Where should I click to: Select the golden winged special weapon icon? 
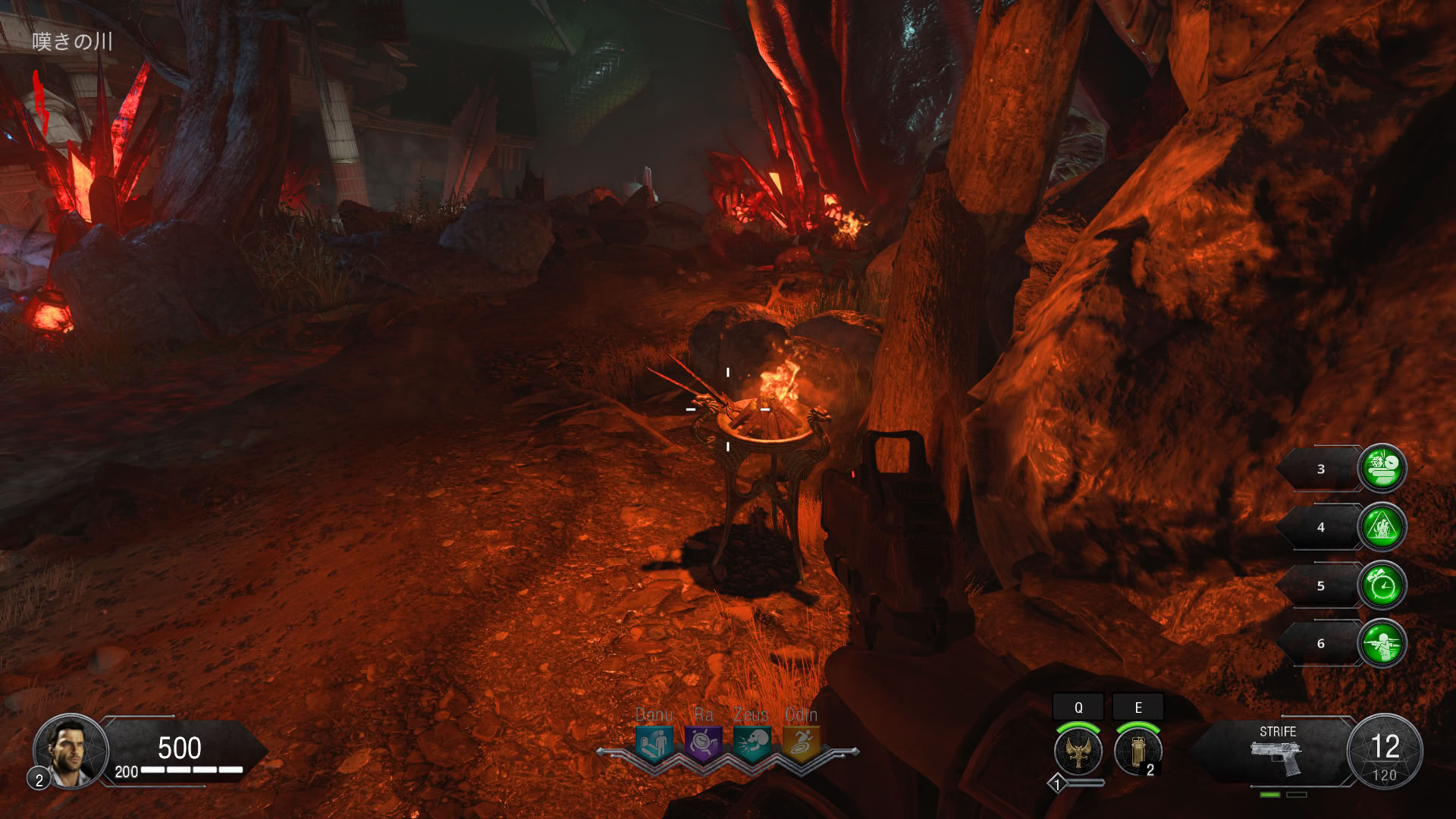pos(1078,752)
